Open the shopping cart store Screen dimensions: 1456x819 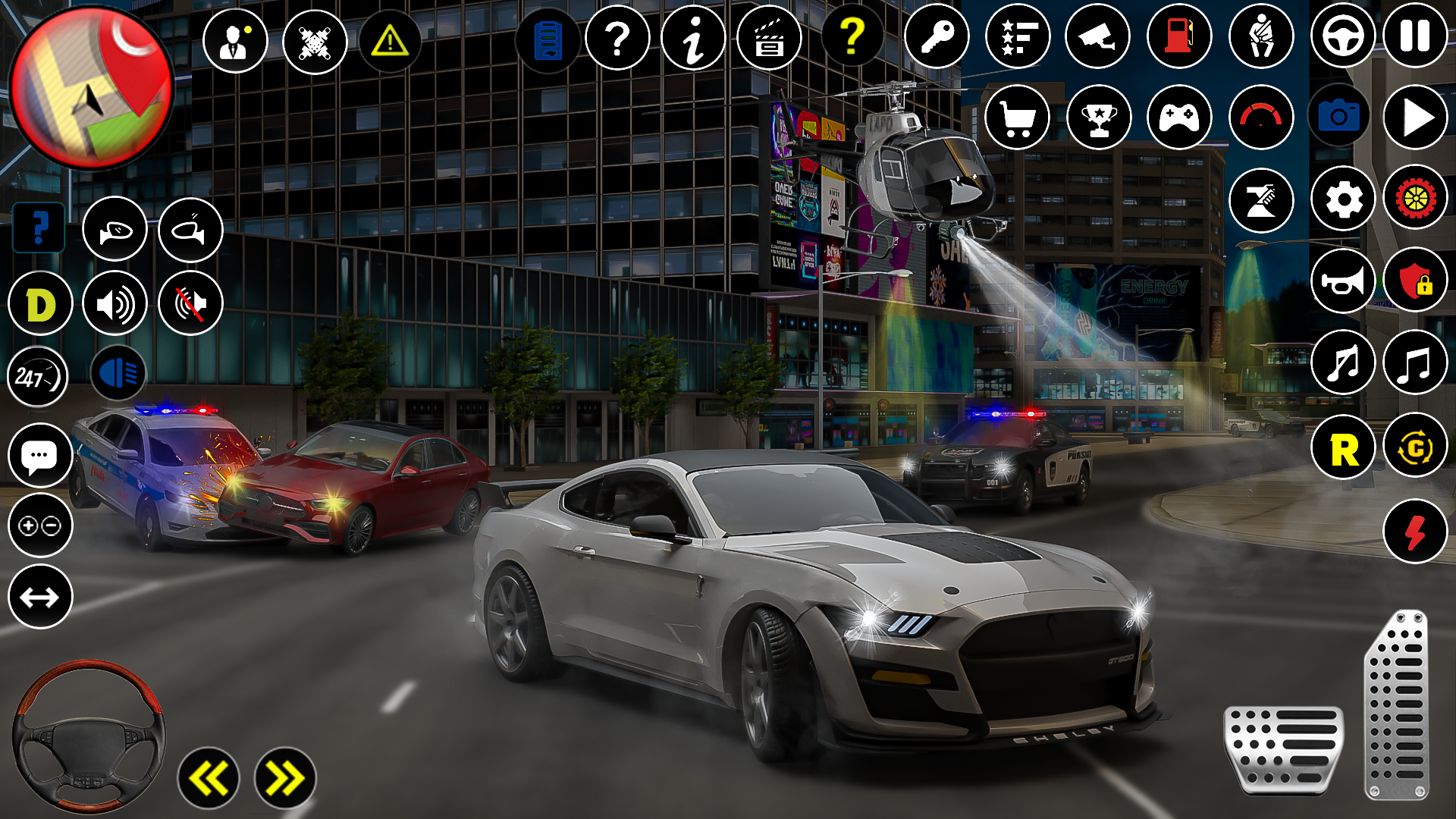pos(1017,117)
